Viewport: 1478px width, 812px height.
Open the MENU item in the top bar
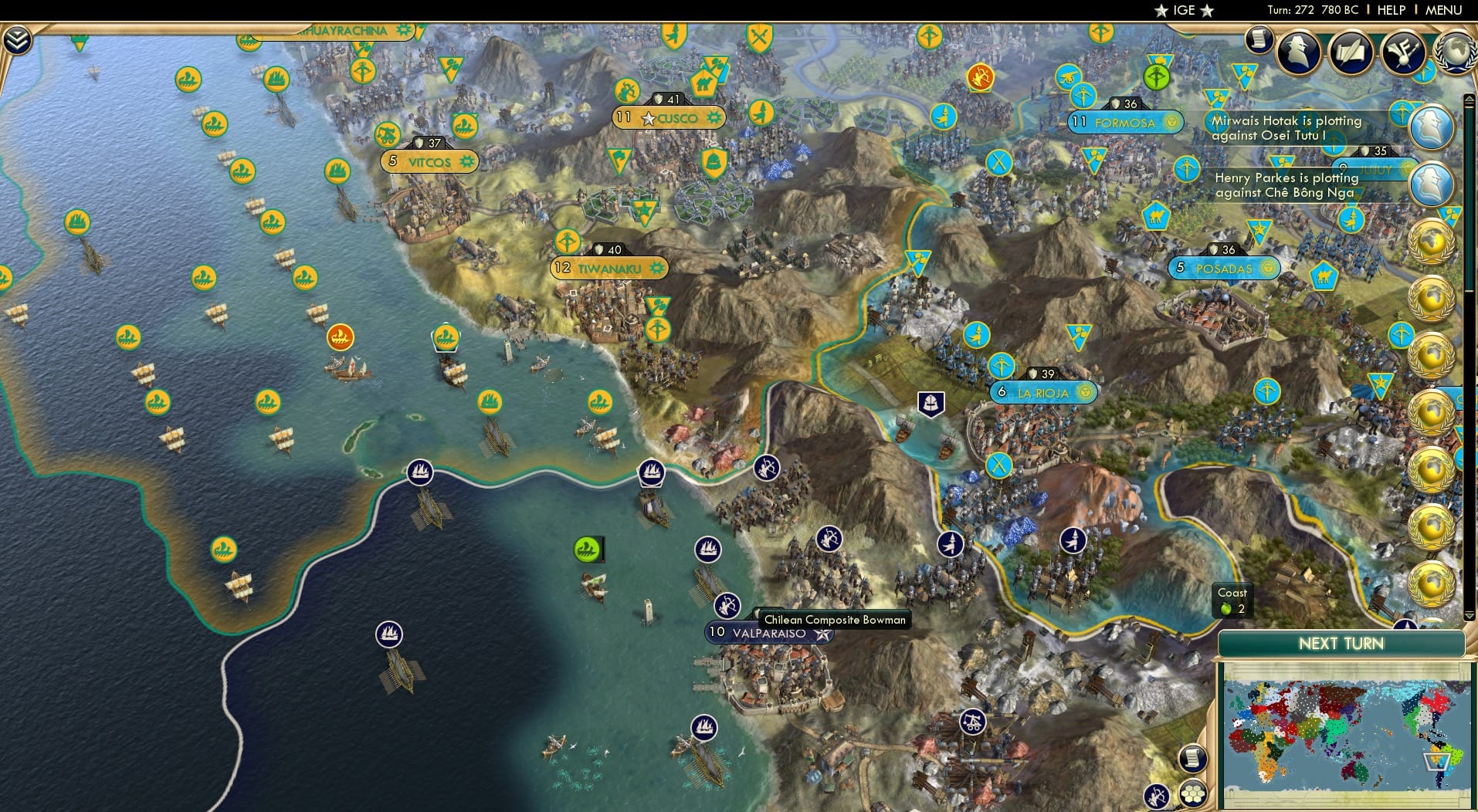tap(1443, 10)
